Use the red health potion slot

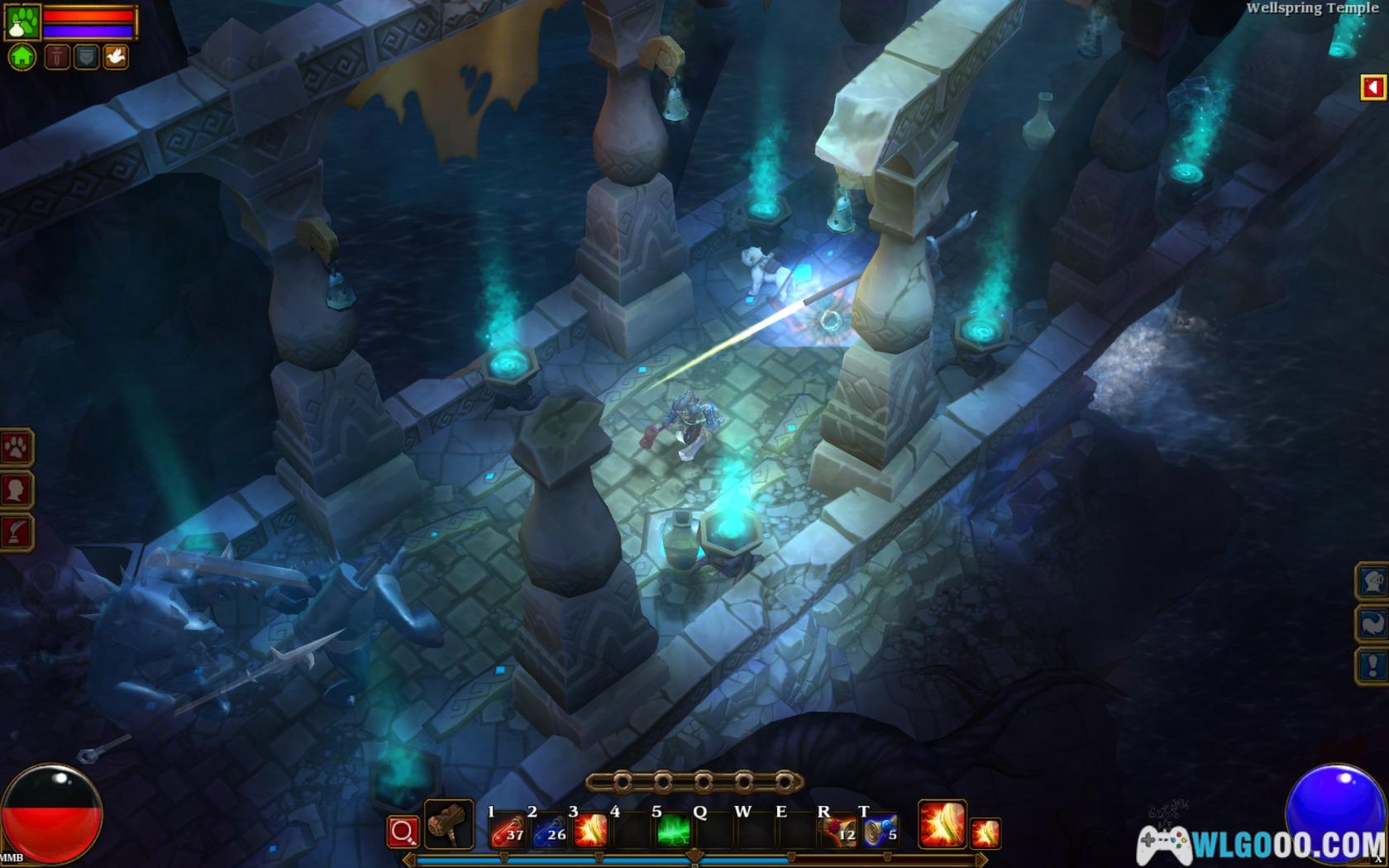(x=508, y=831)
